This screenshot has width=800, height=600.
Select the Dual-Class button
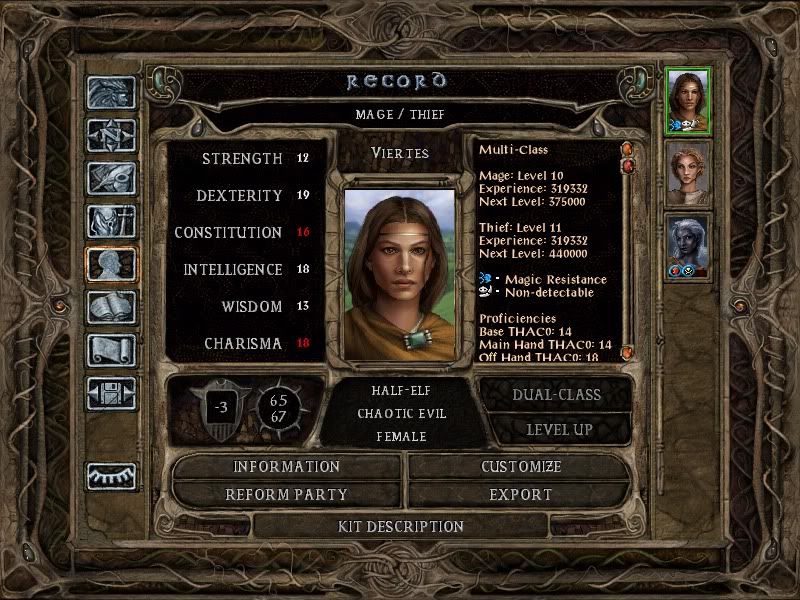(556, 394)
